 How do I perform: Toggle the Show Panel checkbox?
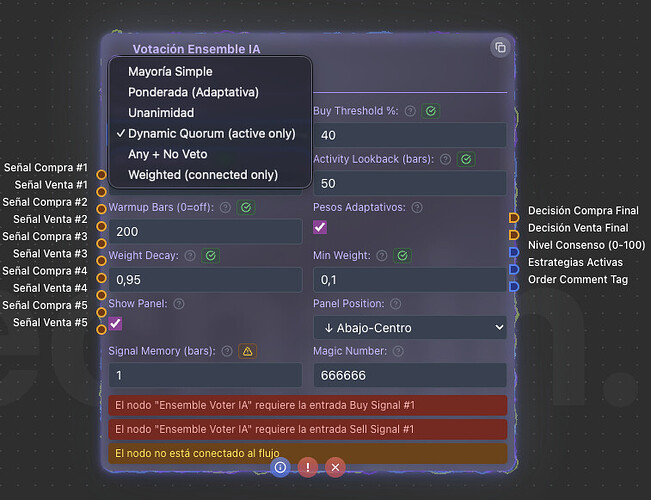pyautogui.click(x=116, y=323)
